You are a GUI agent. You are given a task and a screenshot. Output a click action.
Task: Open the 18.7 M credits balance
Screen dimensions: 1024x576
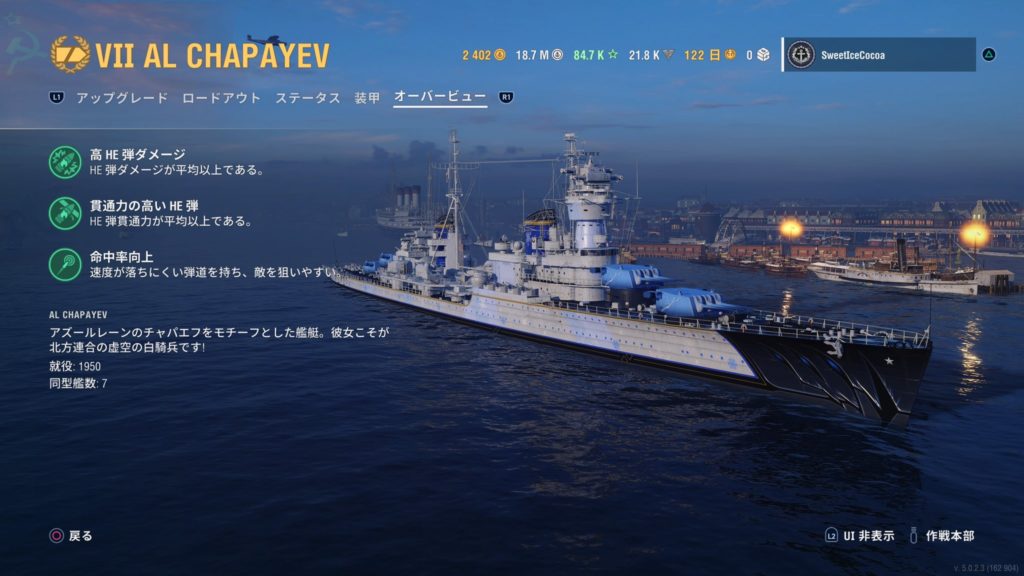coord(540,55)
